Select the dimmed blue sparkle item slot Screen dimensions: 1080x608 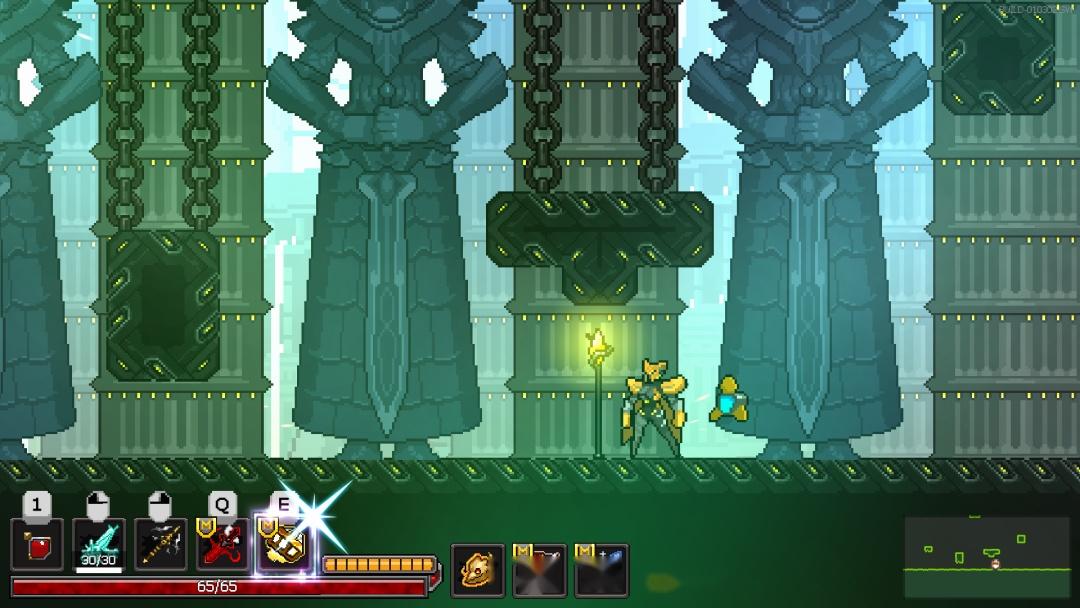(x=601, y=570)
